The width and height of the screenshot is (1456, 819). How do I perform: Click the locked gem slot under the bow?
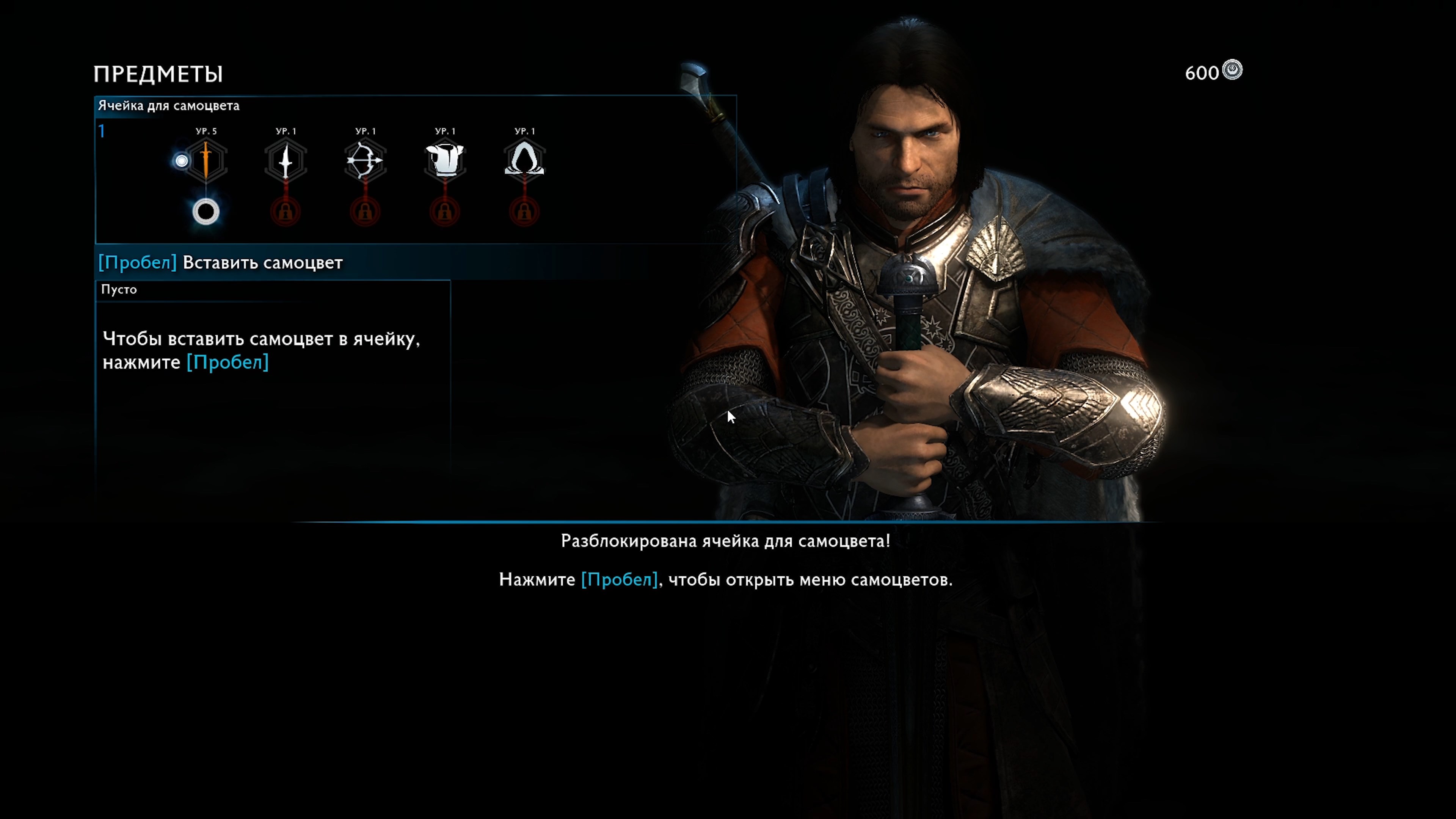[x=365, y=212]
